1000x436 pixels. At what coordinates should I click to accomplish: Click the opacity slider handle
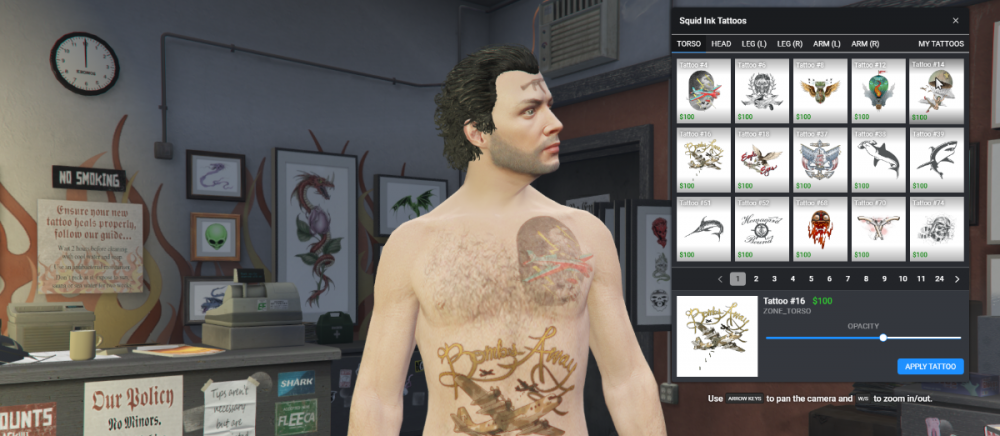(x=883, y=338)
